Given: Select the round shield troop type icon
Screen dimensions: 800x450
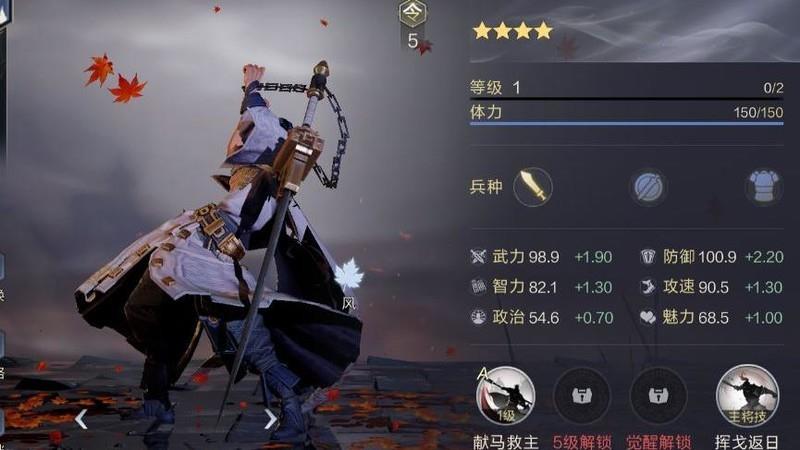Looking at the screenshot, I should coord(649,187).
